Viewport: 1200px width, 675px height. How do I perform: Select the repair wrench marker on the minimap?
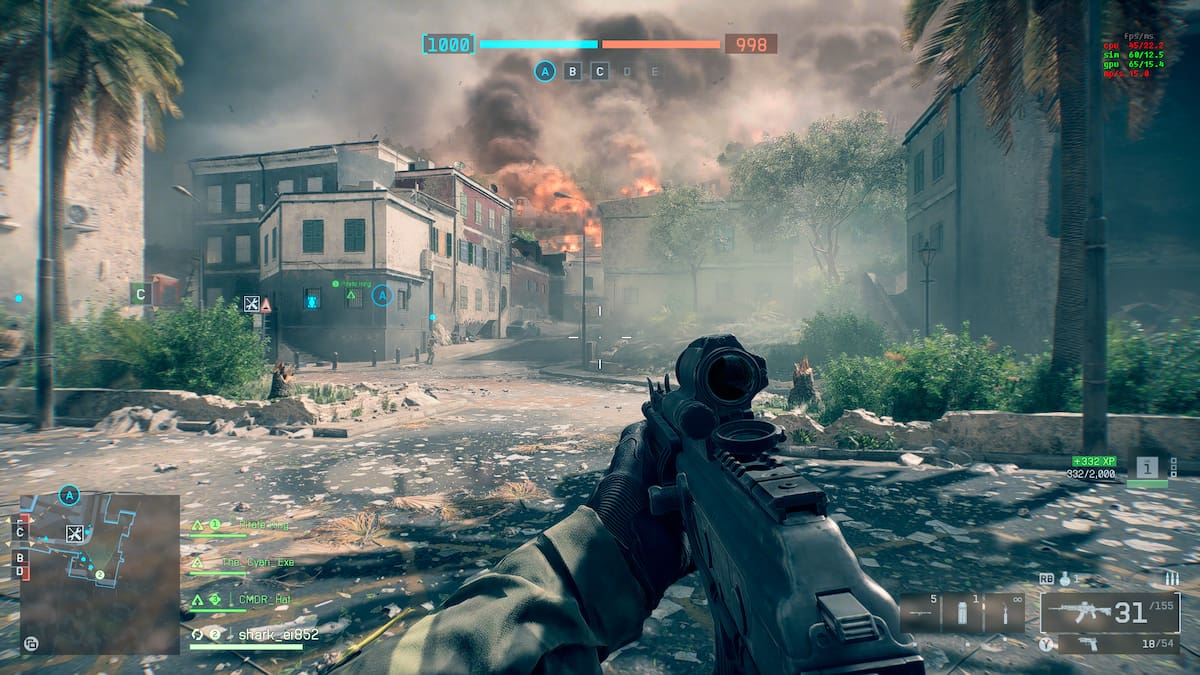[x=74, y=533]
